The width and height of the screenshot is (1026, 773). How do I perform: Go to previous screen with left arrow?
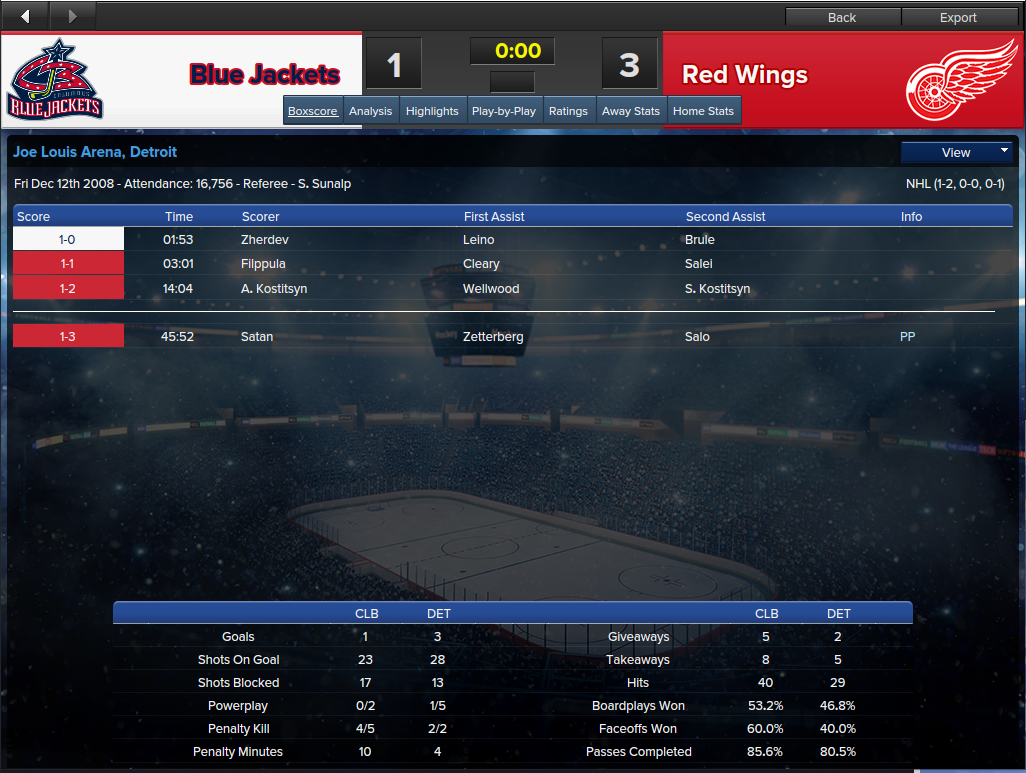tap(25, 16)
